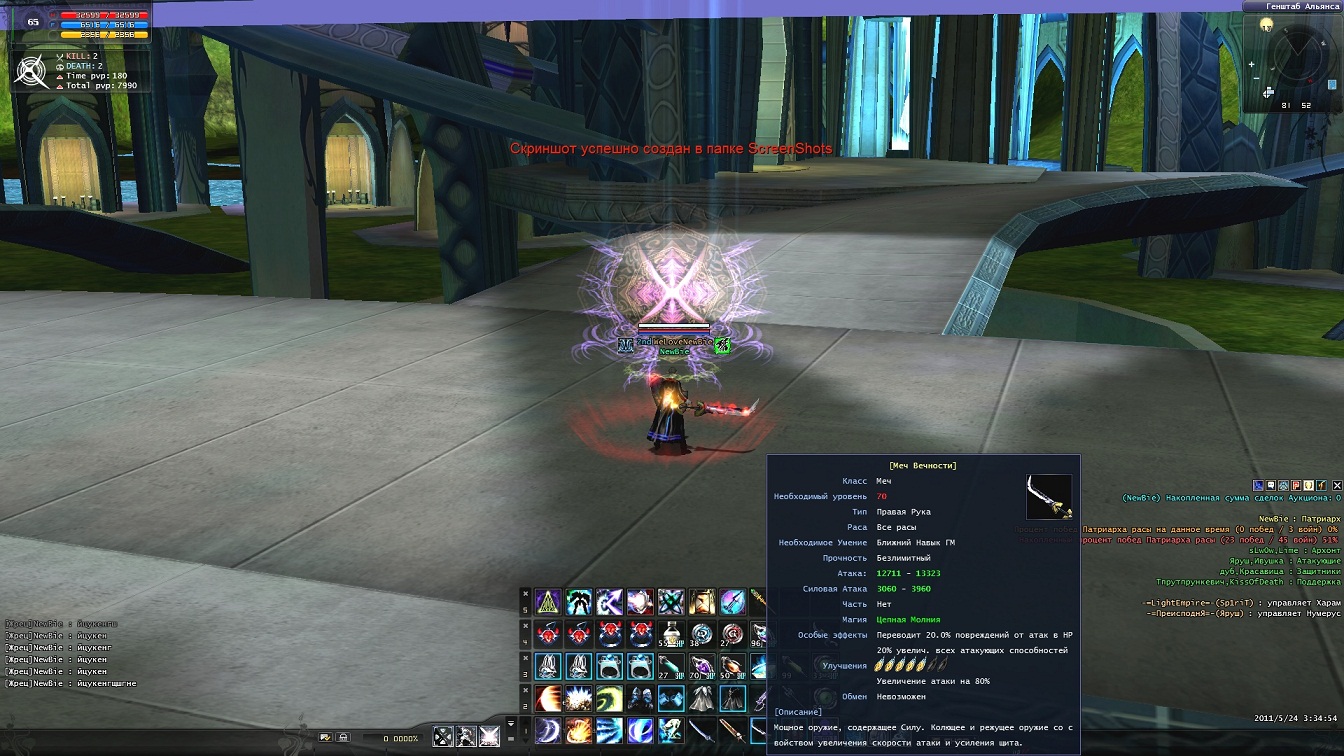1344x756 pixels.
Task: Close the info panel with the X button
Action: pos(1337,485)
